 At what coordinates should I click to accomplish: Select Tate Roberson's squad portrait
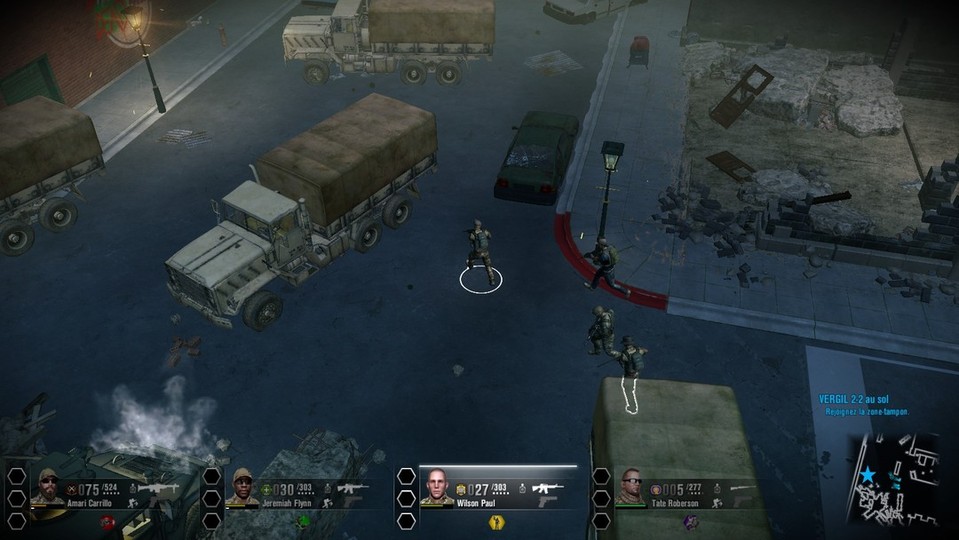[631, 486]
